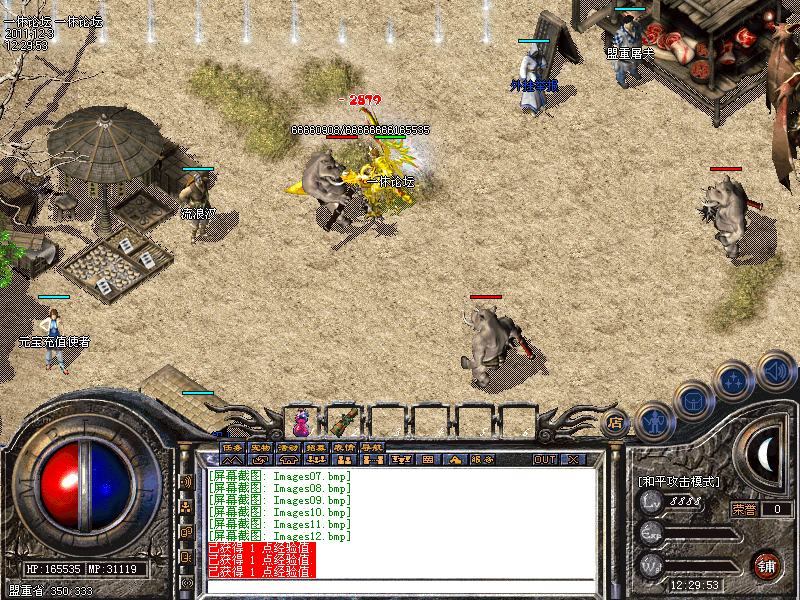Switch to the 宠物 pet tab
800x600 pixels.
260,447
